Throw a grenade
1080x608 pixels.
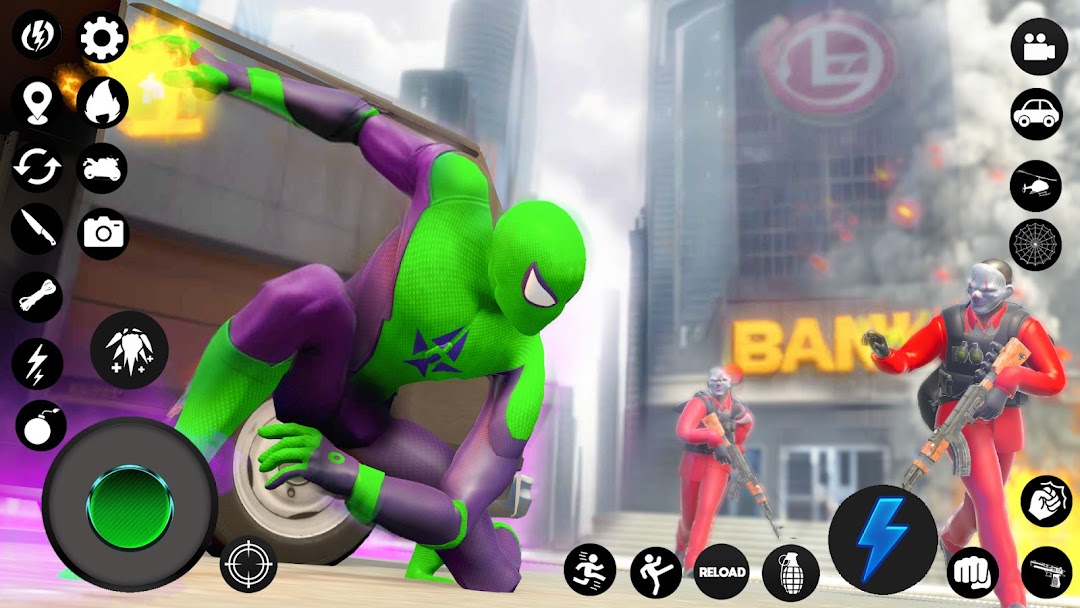[x=790, y=573]
